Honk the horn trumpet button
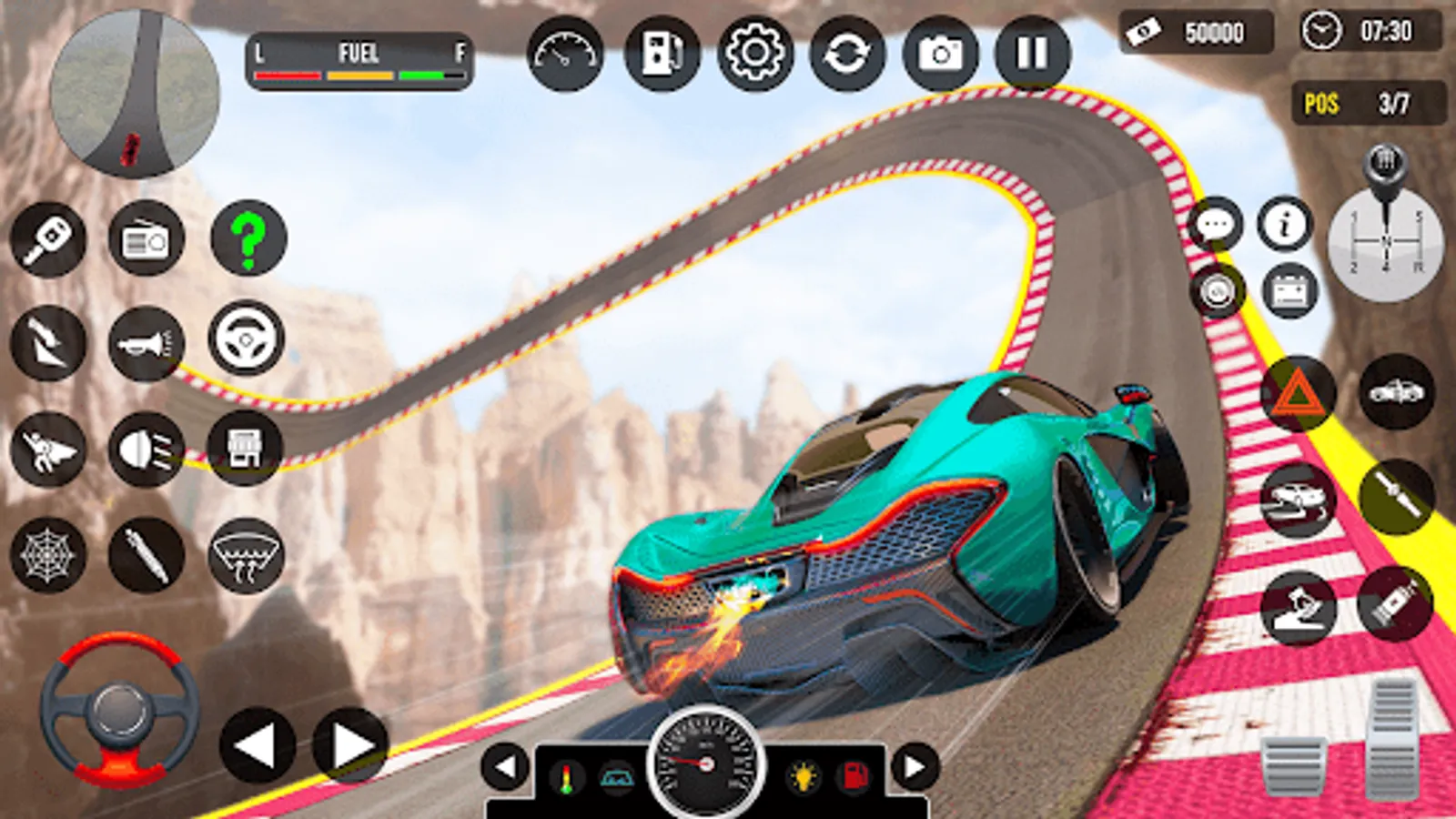 coord(146,343)
